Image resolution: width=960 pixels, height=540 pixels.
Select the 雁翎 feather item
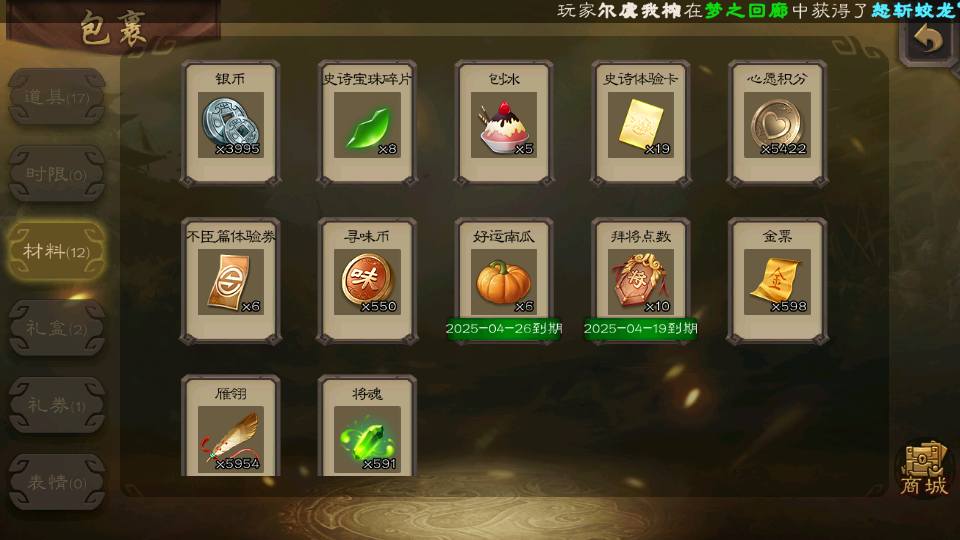(231, 436)
